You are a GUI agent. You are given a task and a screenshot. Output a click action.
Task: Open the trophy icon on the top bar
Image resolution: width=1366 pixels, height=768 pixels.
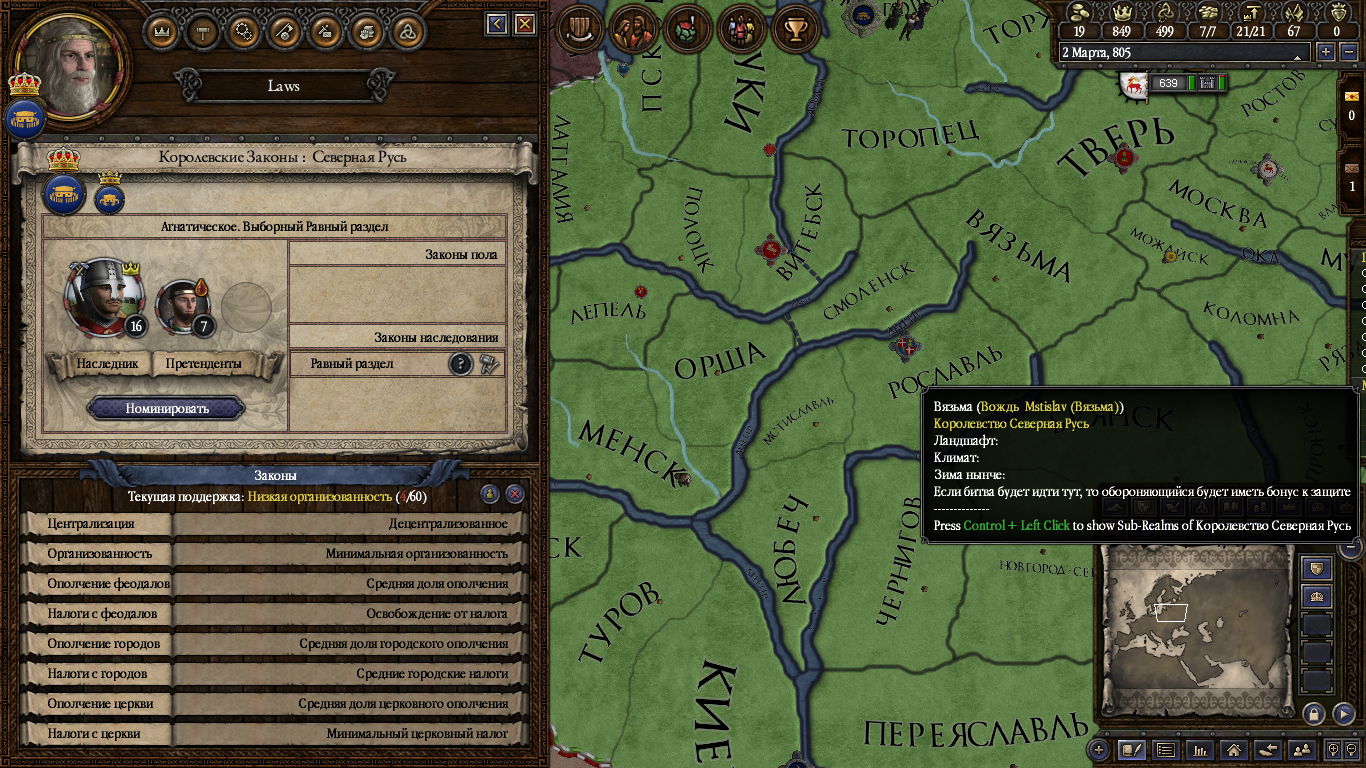(x=796, y=29)
